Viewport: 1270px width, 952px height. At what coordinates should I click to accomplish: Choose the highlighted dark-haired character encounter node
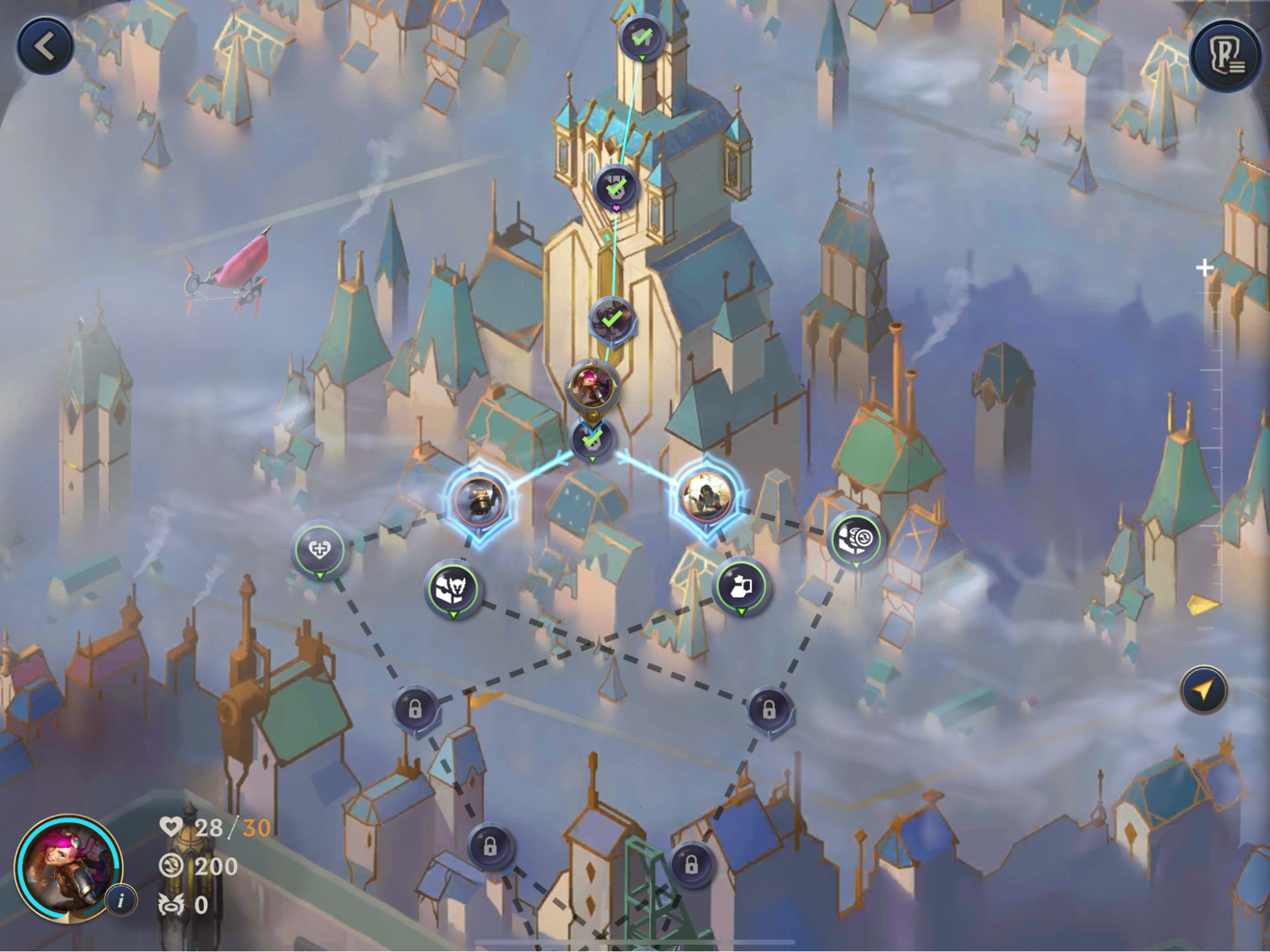pyautogui.click(x=705, y=496)
